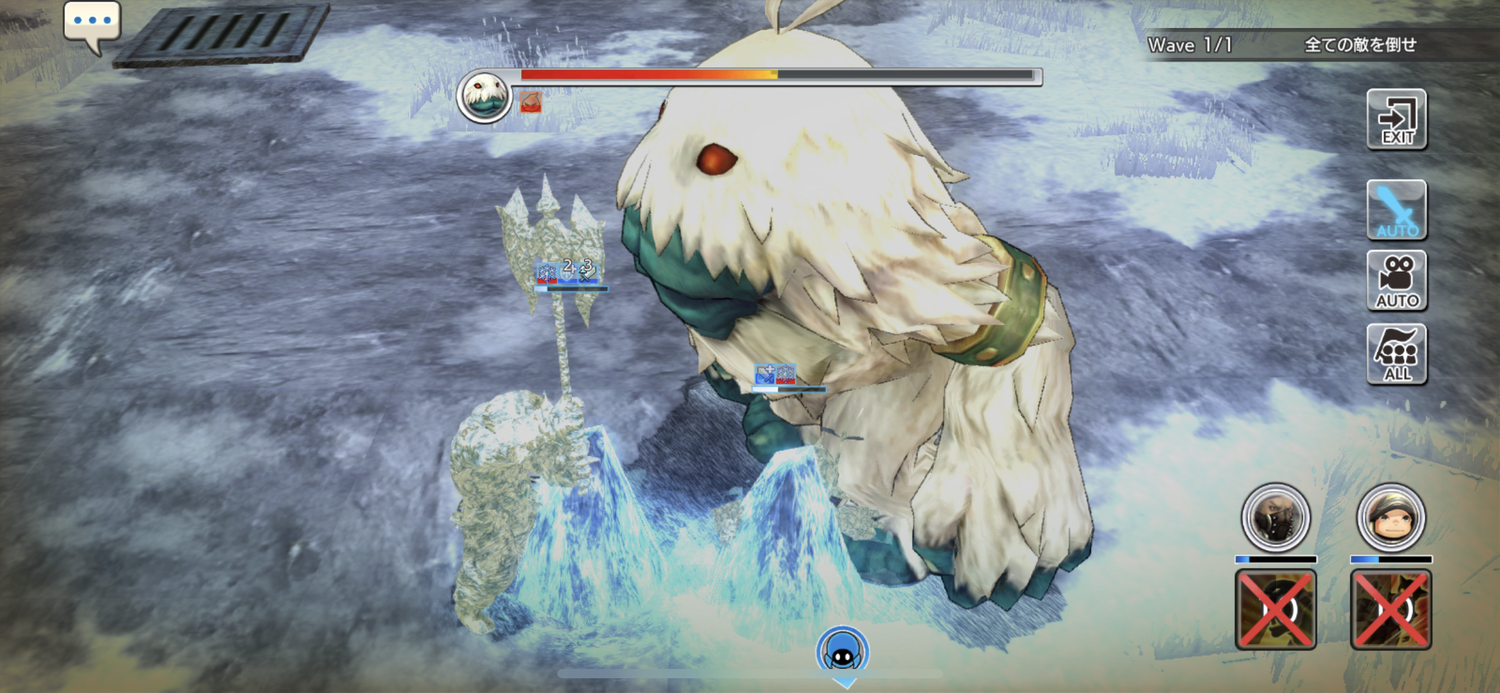Select the ALL party command button
The image size is (1500, 693).
[1397, 353]
